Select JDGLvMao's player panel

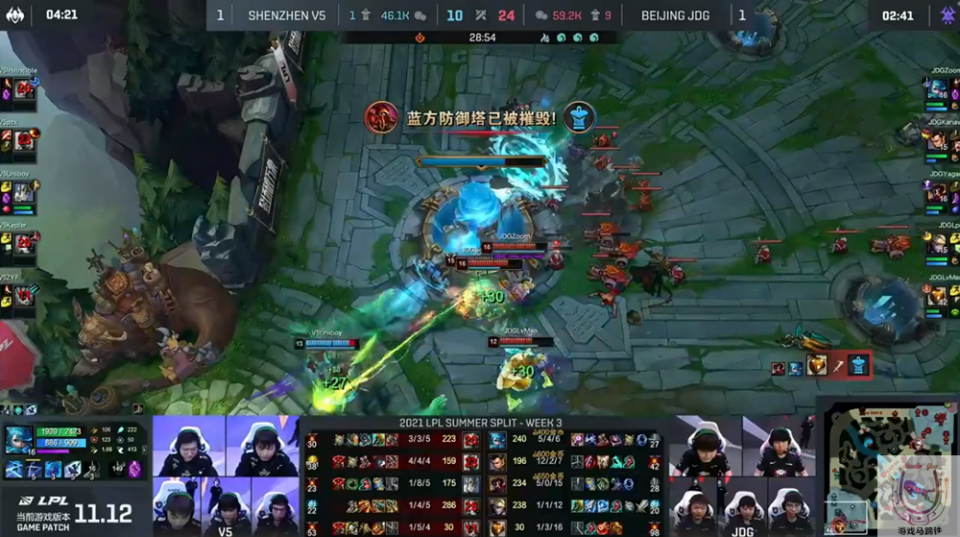point(938,292)
